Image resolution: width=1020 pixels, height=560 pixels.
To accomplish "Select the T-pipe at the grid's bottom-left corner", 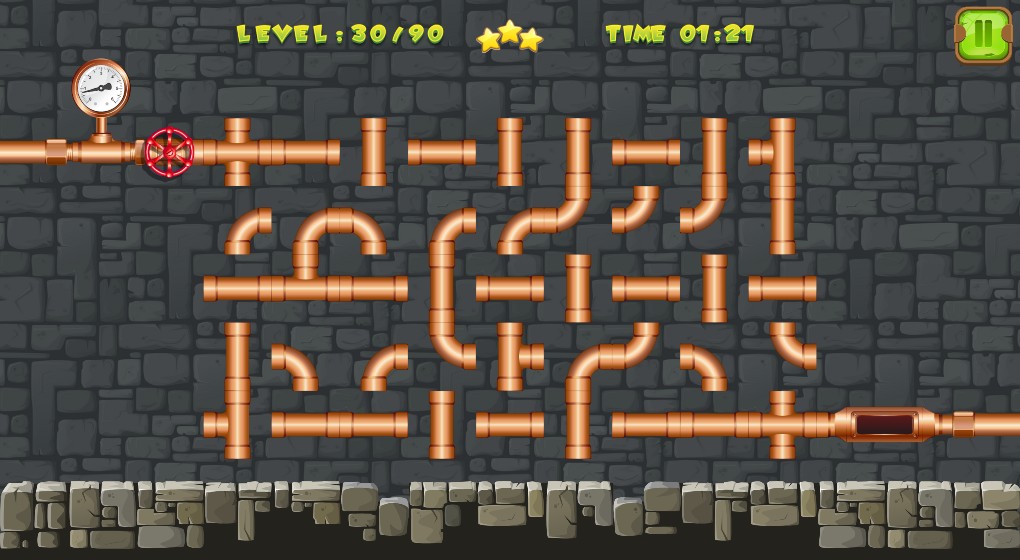I will [x=236, y=424].
